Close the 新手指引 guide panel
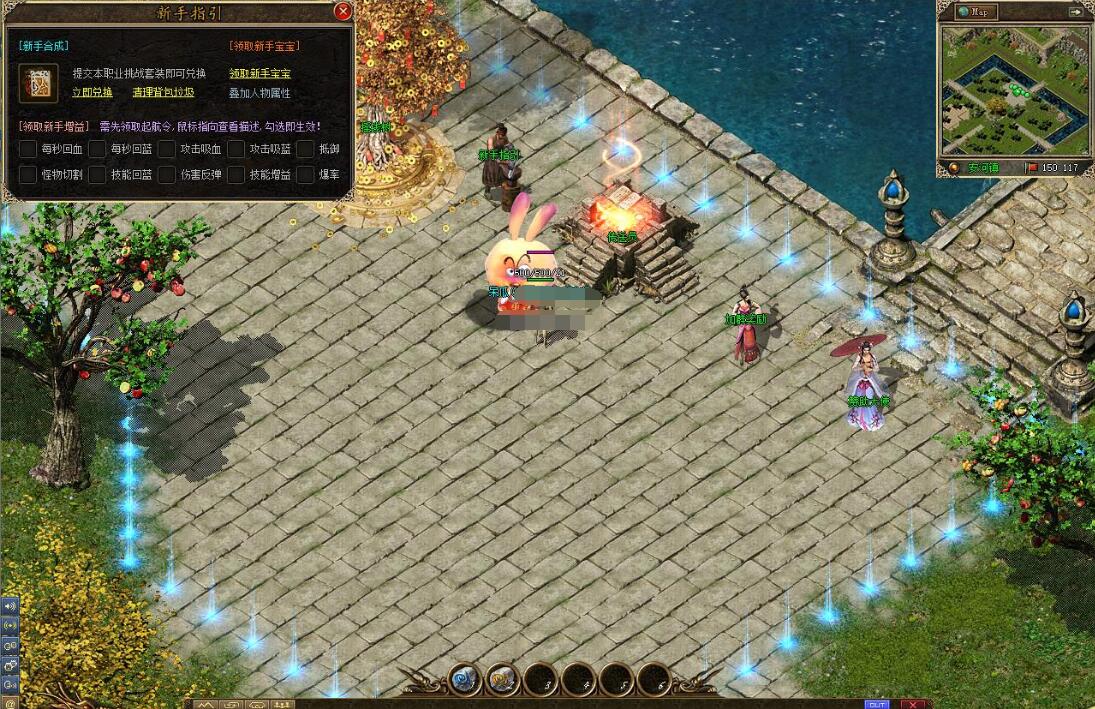The height and width of the screenshot is (709, 1095). click(343, 12)
